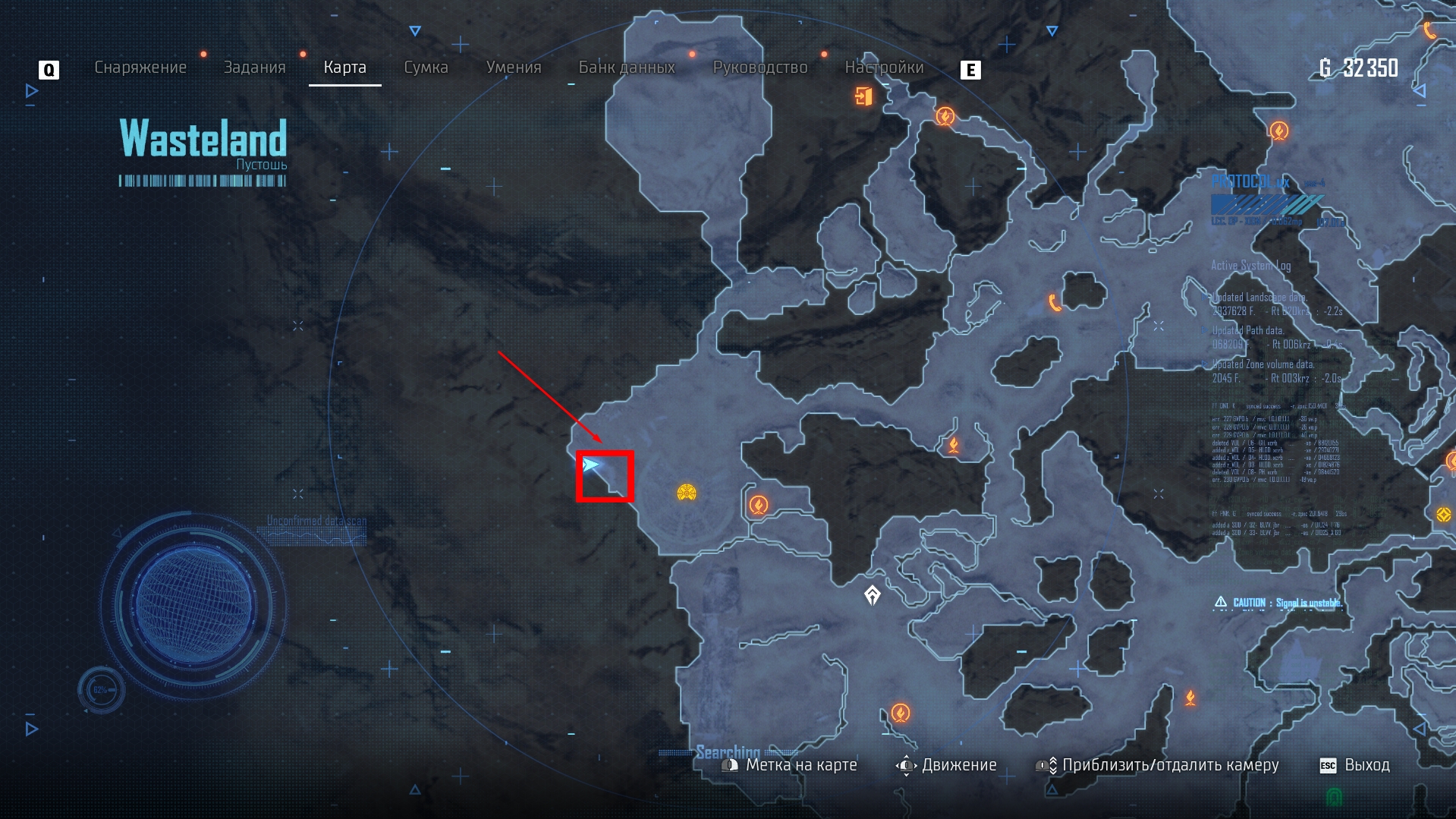
Task: Select the Карта tab
Action: 344,68
